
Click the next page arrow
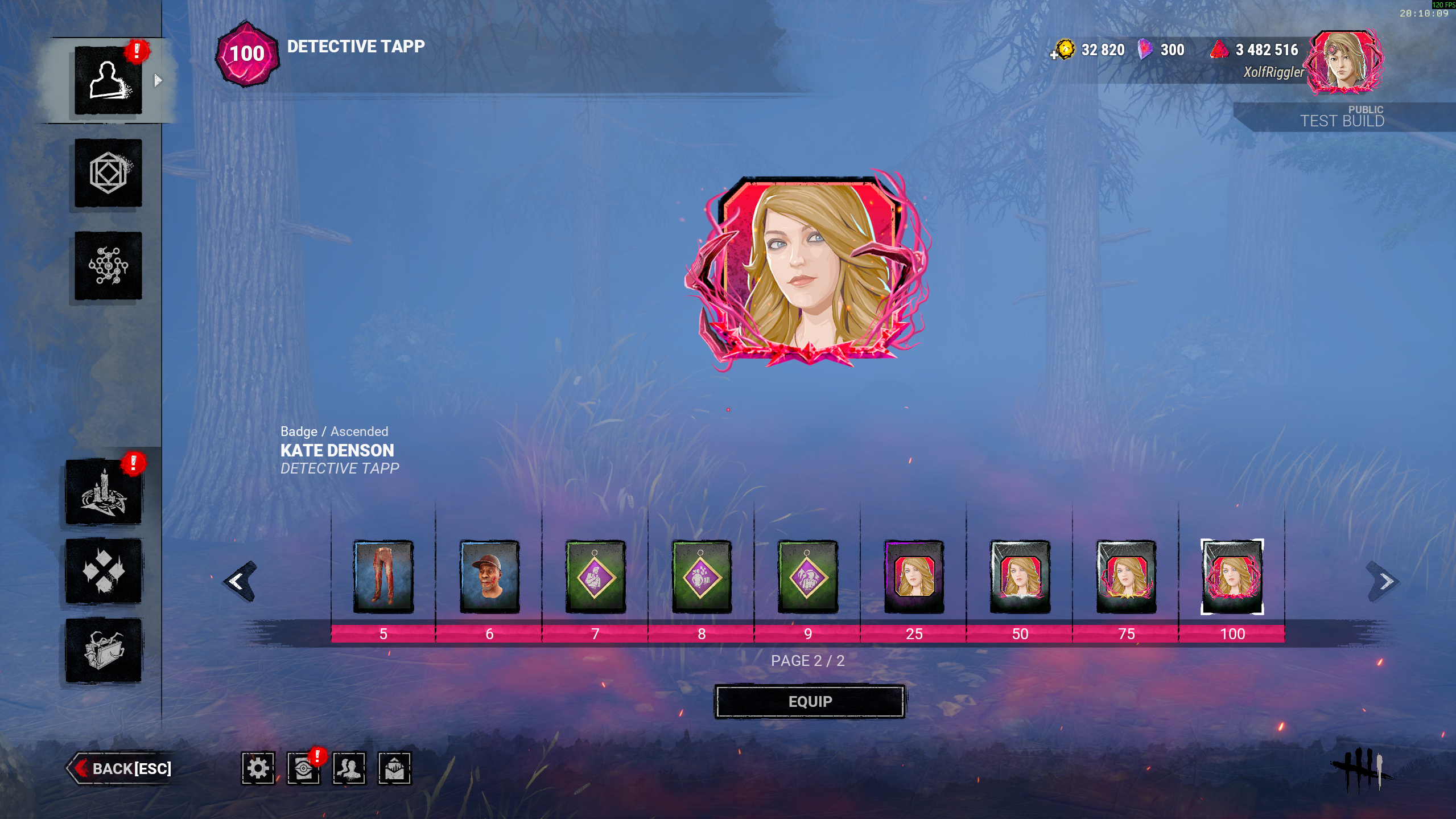(x=1384, y=581)
